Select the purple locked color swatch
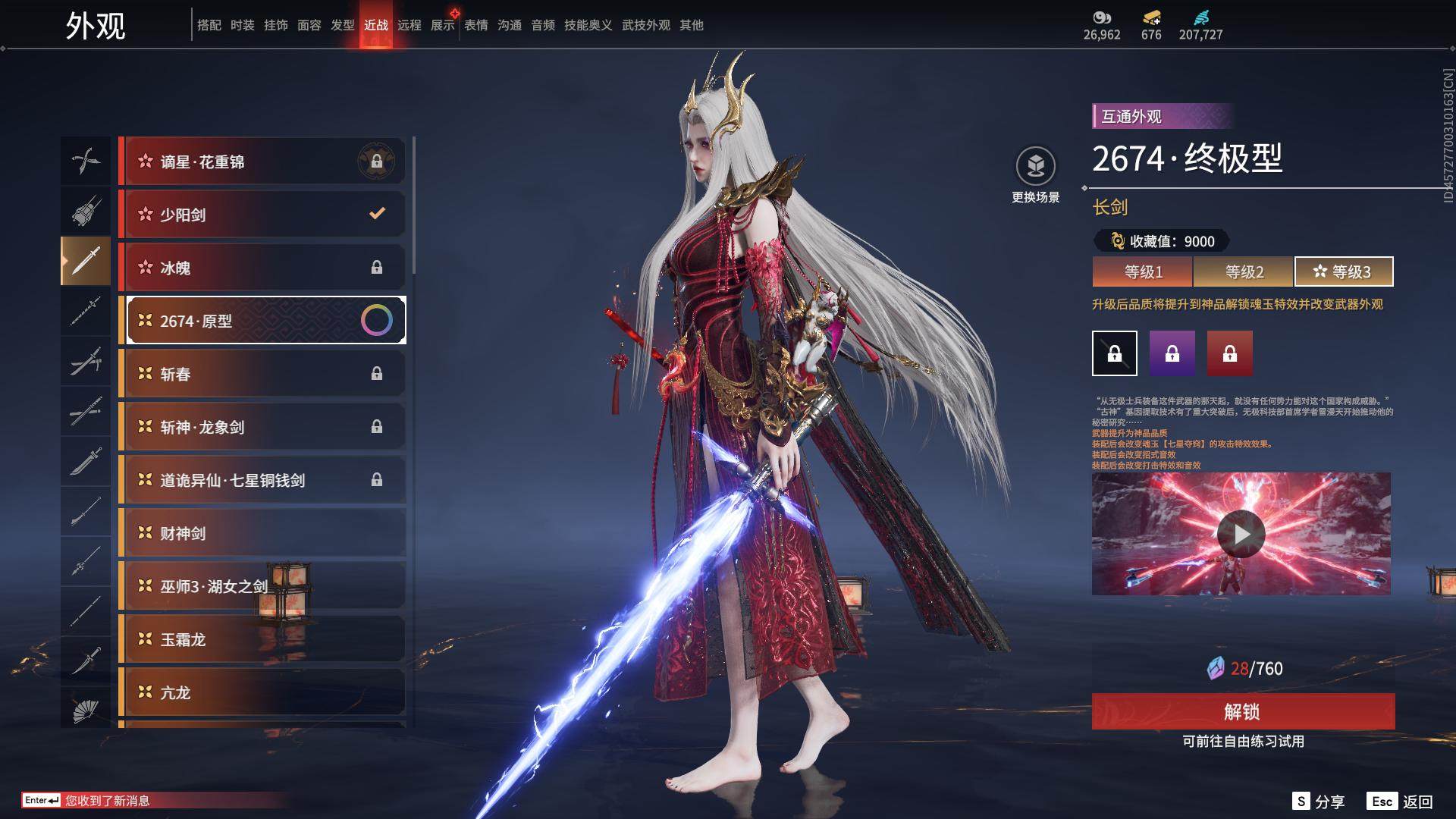Viewport: 1456px width, 819px height. click(x=1172, y=353)
